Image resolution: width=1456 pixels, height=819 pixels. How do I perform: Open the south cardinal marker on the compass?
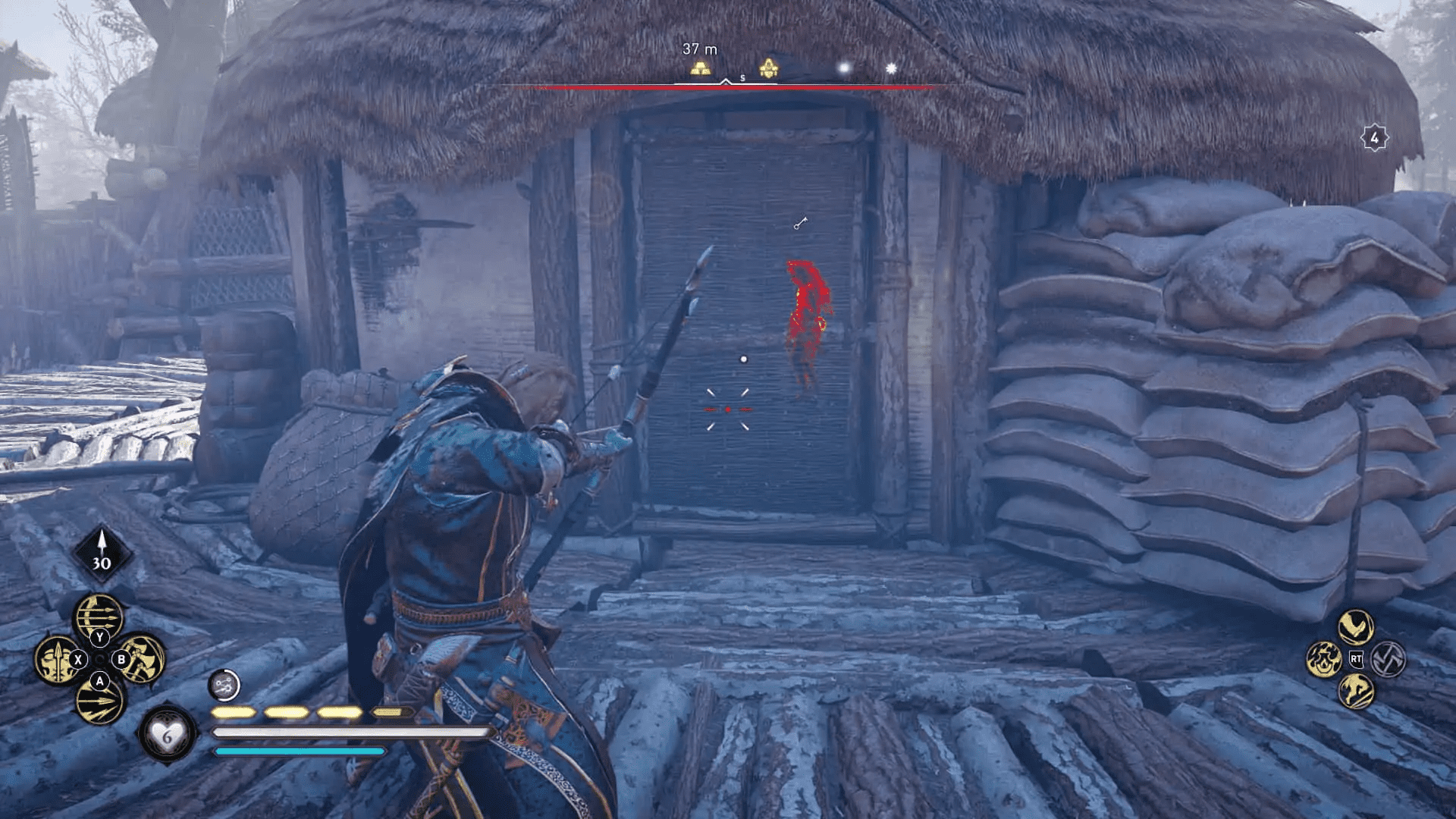741,77
